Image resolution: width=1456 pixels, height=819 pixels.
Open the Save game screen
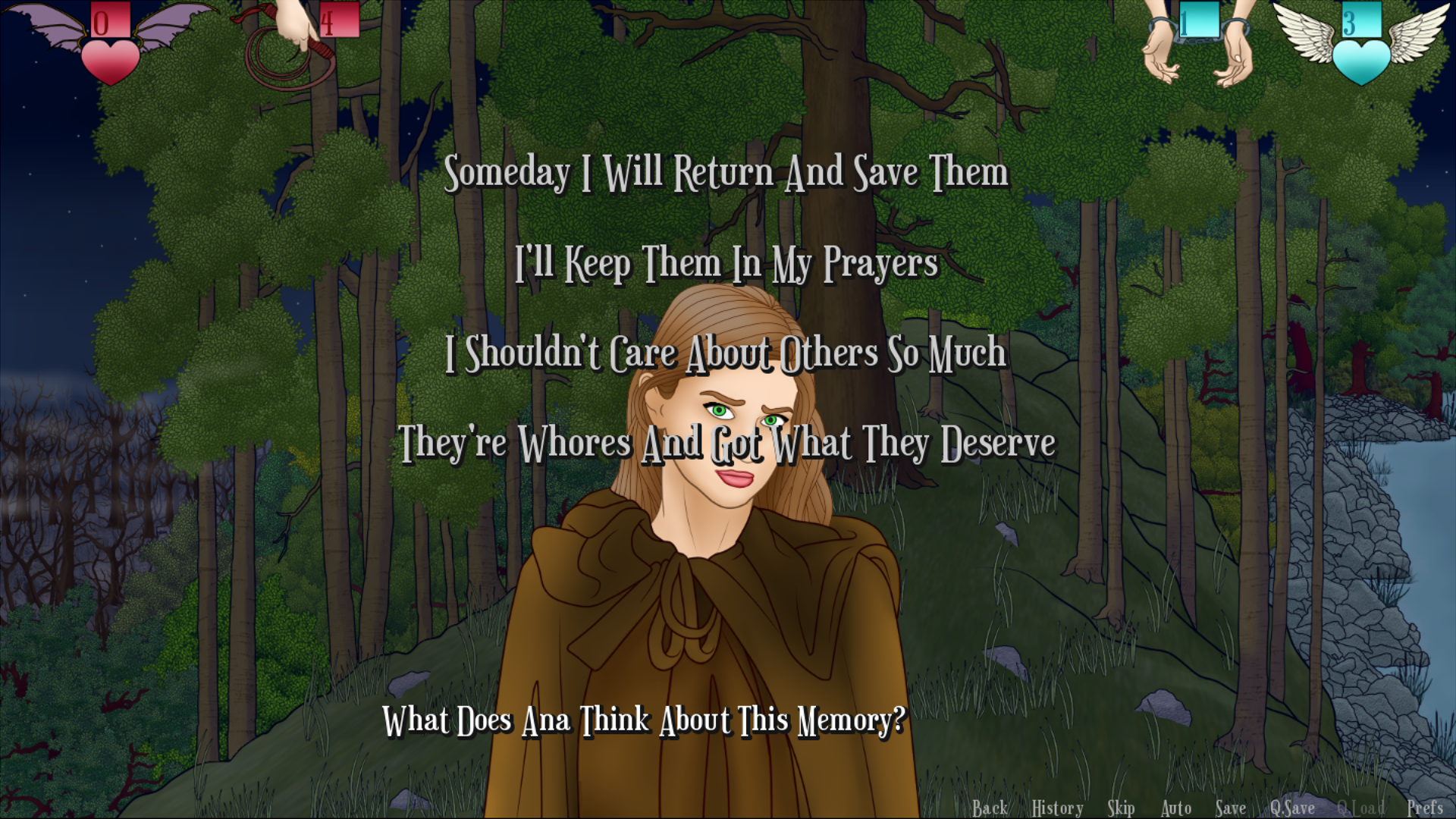tap(1230, 808)
